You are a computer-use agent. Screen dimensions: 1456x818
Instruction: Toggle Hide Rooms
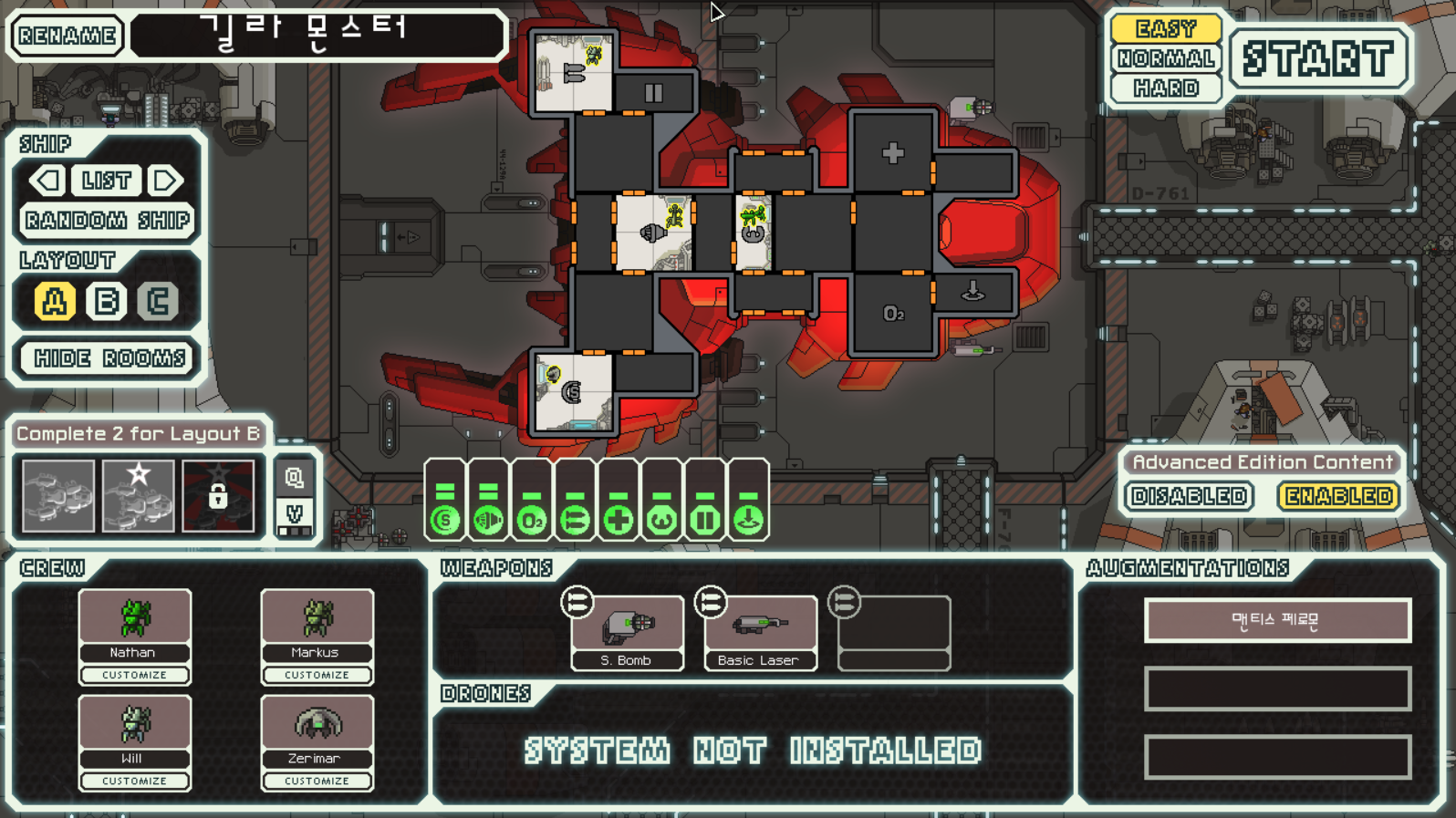point(109,358)
